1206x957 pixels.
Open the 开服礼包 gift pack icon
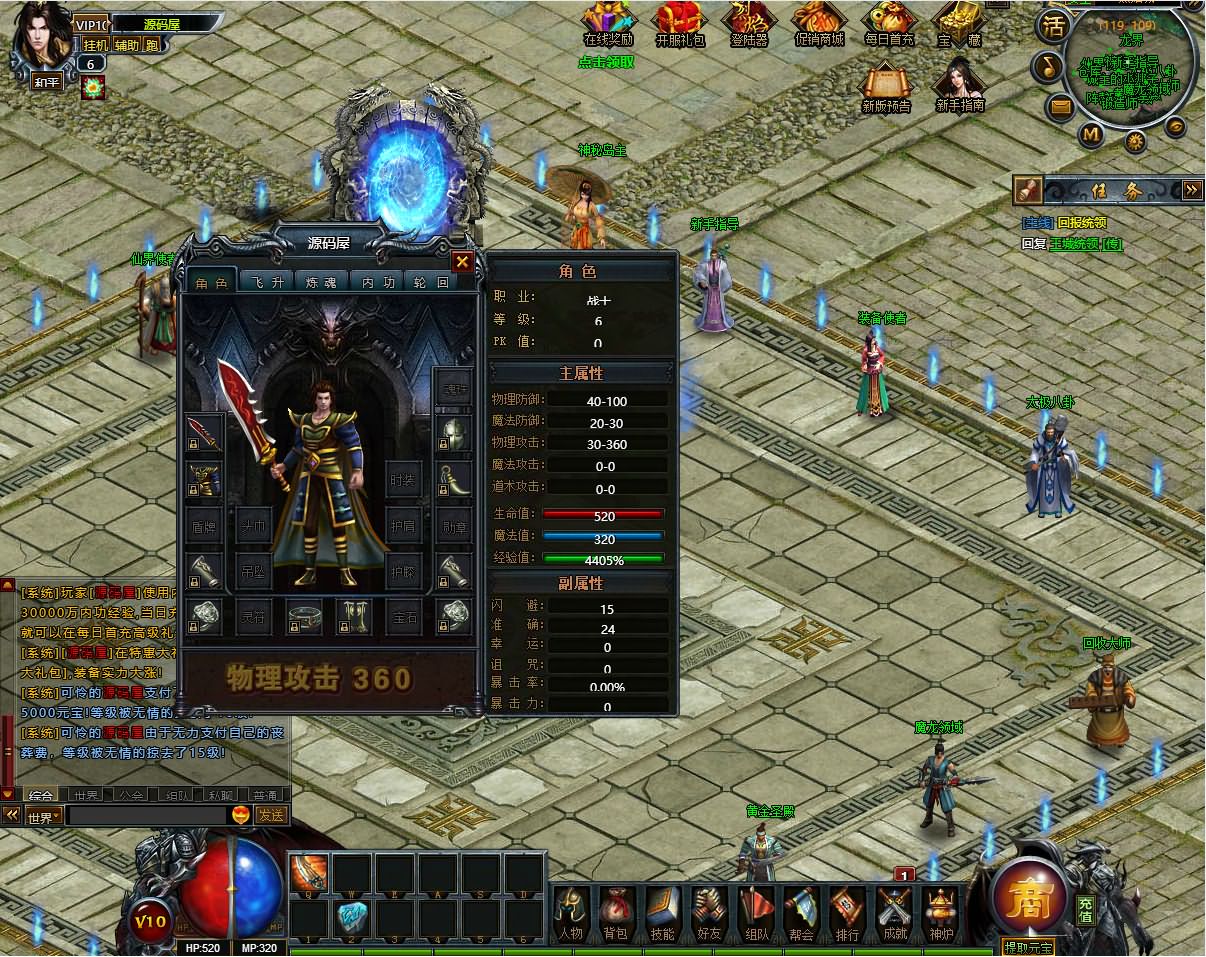coord(679,22)
